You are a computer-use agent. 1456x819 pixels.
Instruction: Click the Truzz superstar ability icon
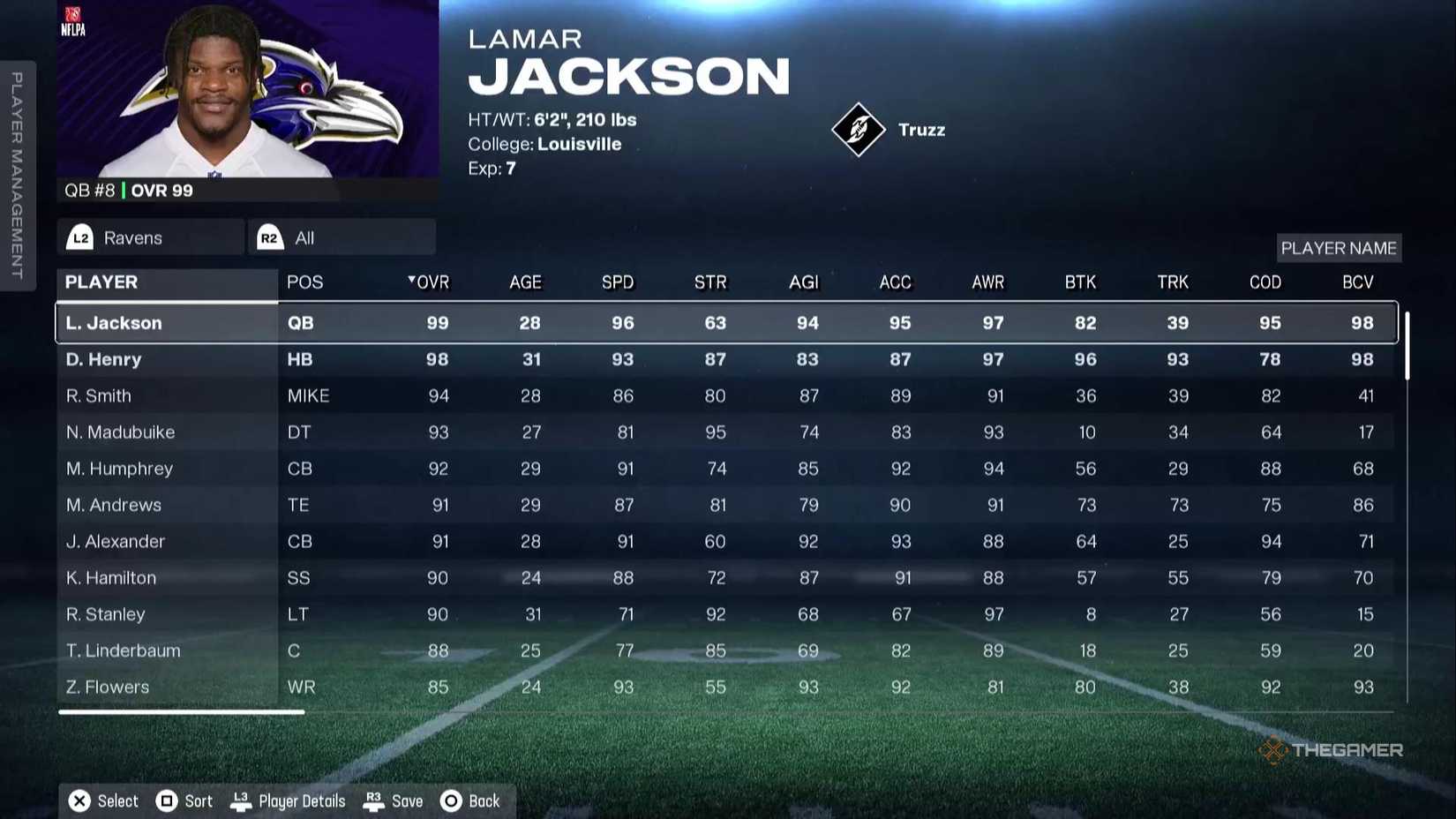860,129
